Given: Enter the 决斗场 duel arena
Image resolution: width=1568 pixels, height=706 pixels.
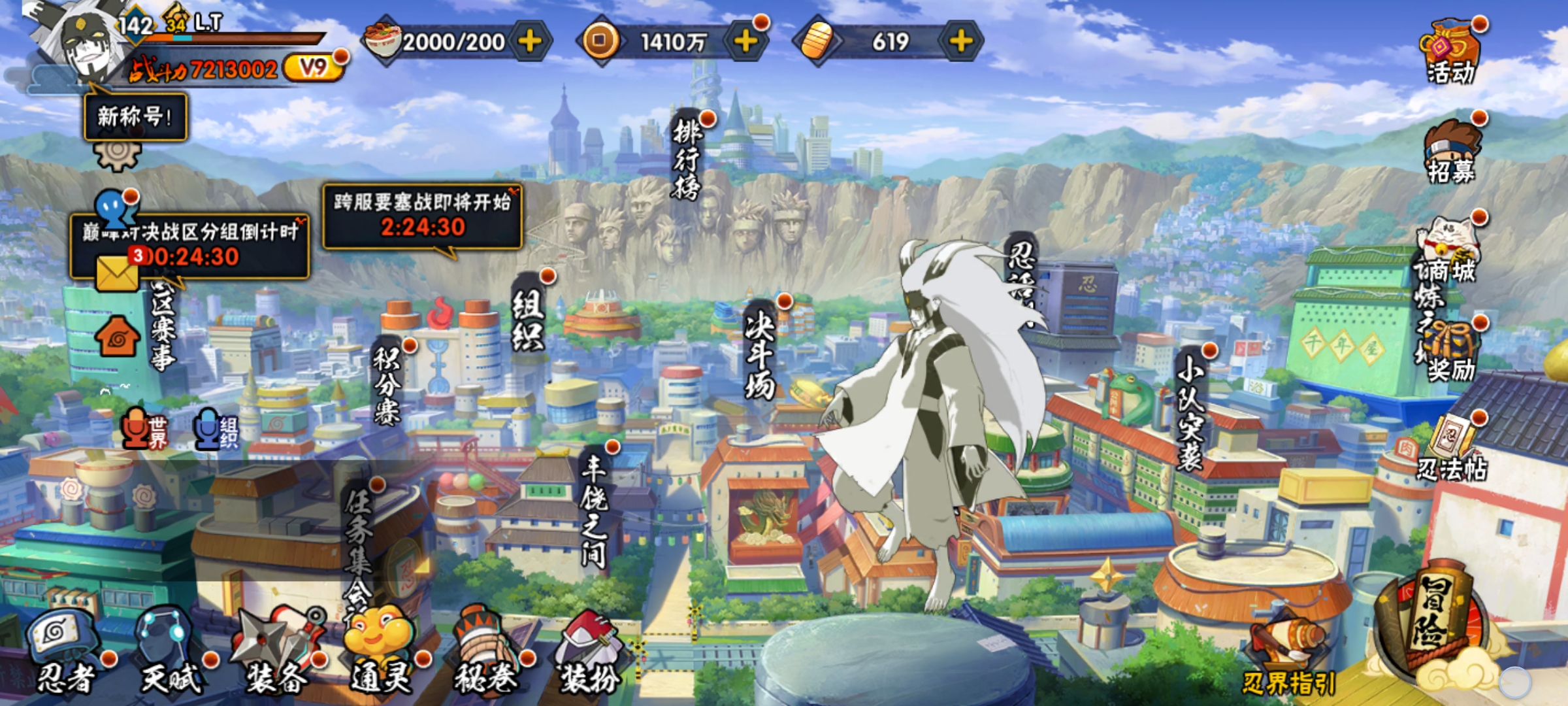Looking at the screenshot, I should click(x=760, y=353).
